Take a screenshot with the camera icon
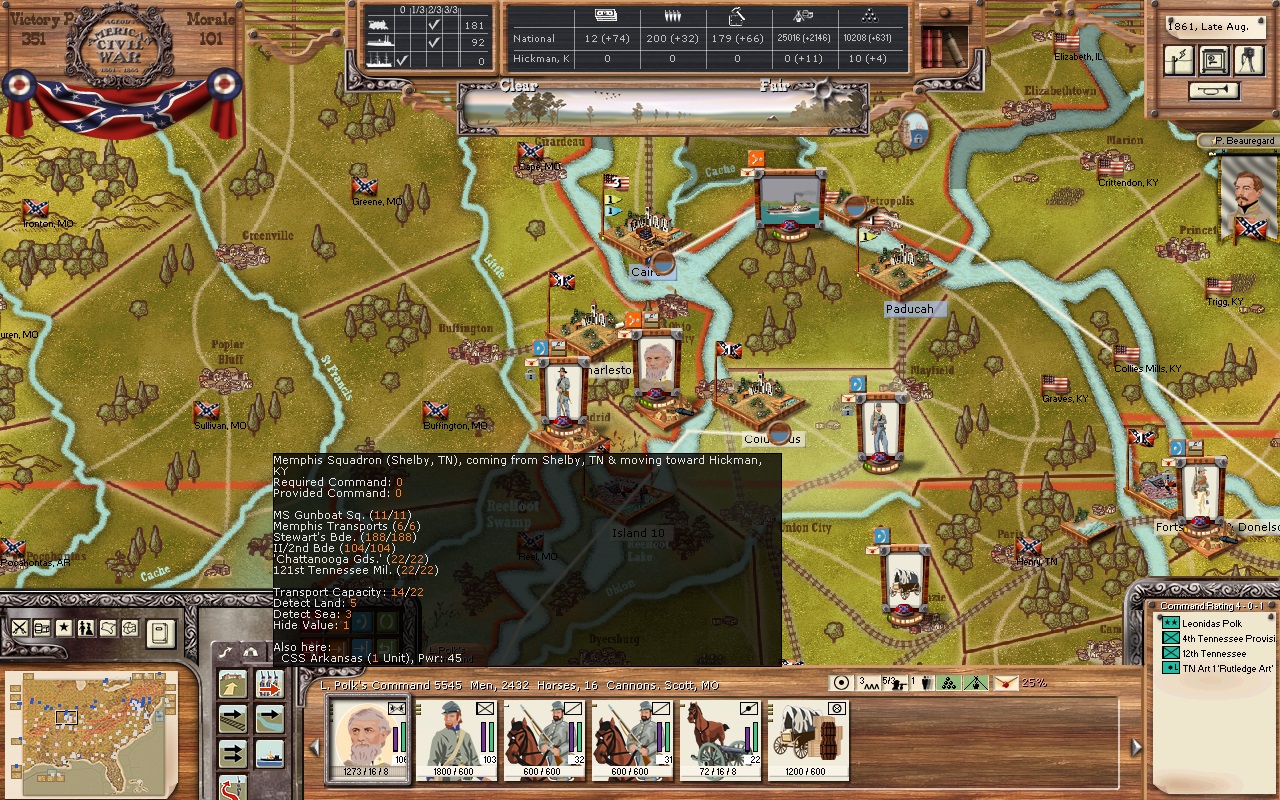The width and height of the screenshot is (1280, 800). [1248, 60]
